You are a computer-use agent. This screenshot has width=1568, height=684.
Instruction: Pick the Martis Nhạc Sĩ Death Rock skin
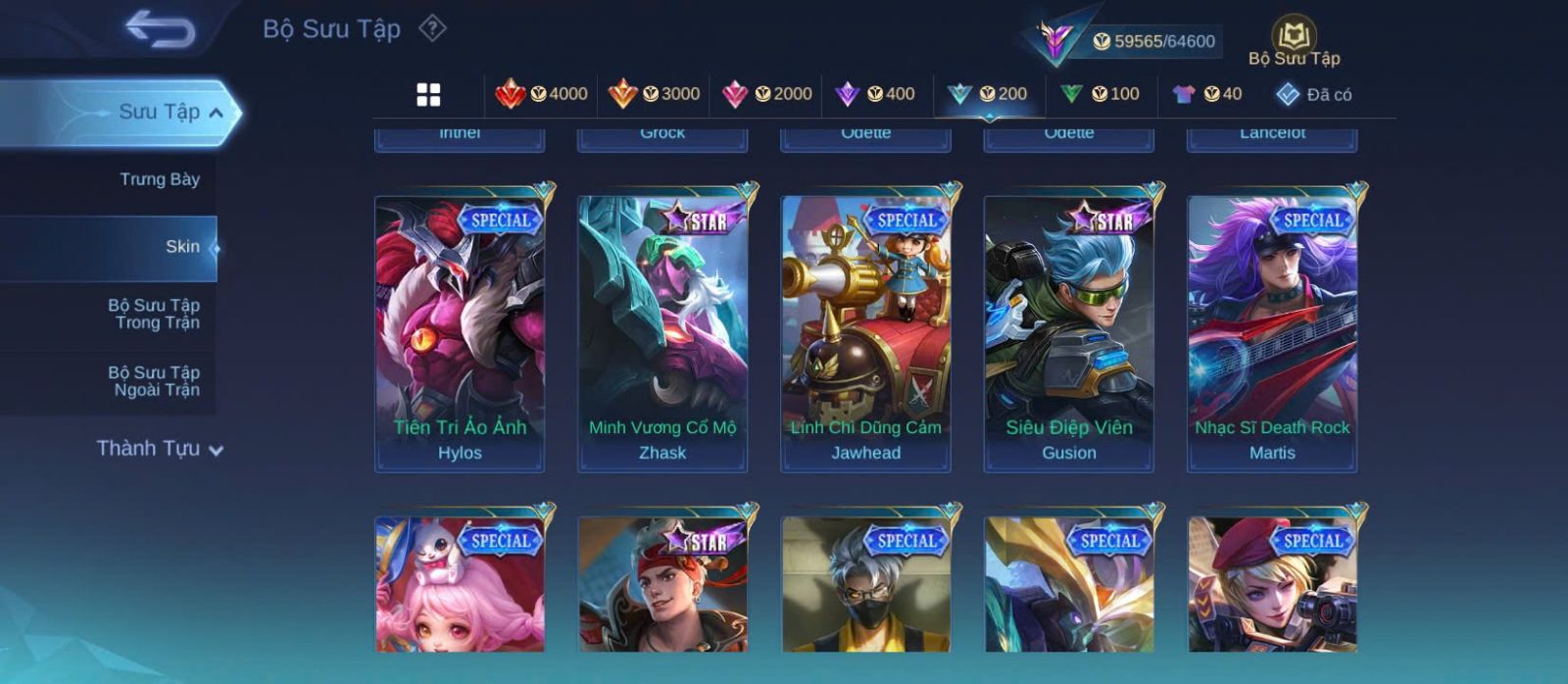coord(1272,333)
